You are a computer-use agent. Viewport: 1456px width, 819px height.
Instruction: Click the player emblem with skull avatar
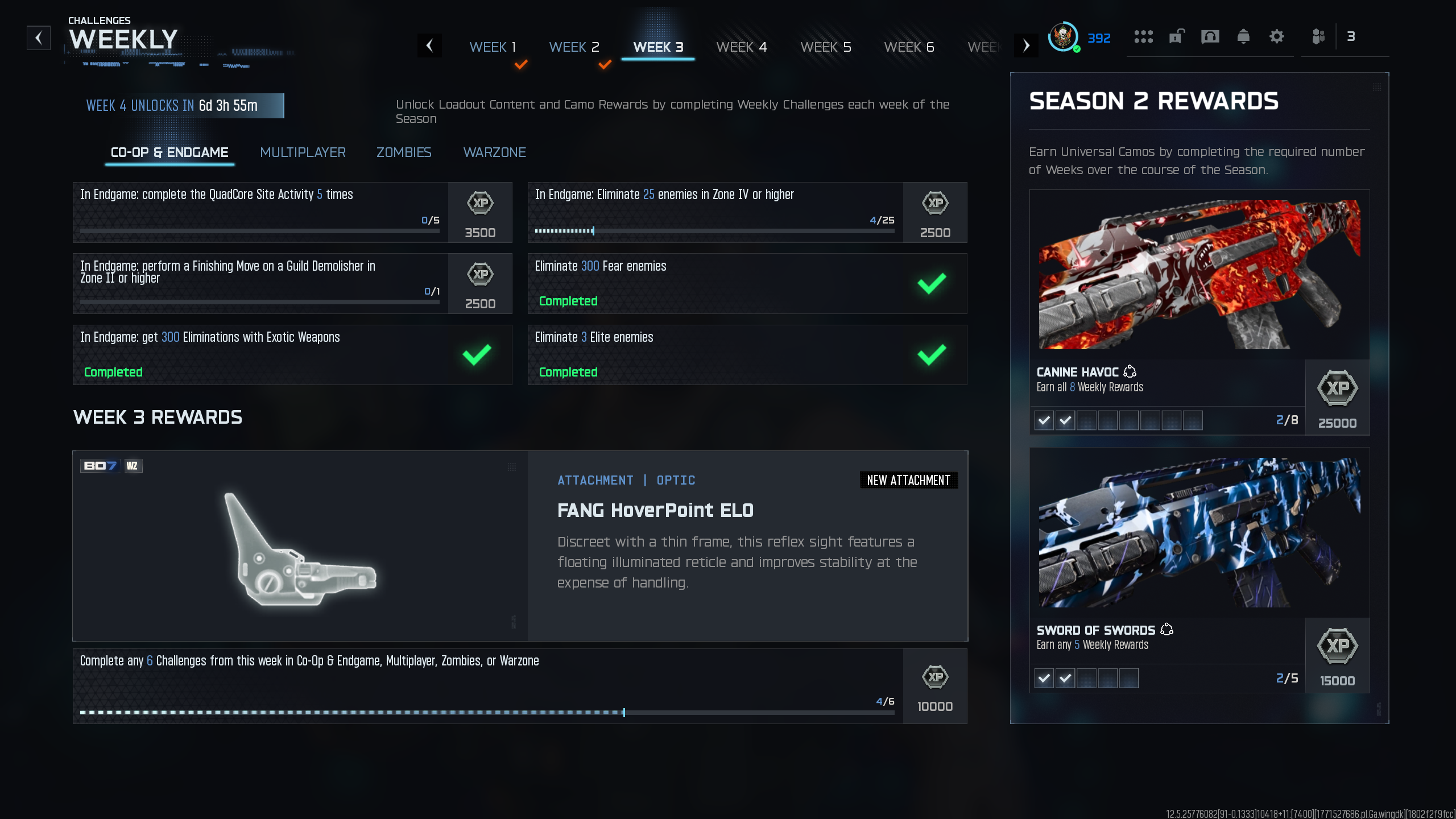coord(1062,38)
